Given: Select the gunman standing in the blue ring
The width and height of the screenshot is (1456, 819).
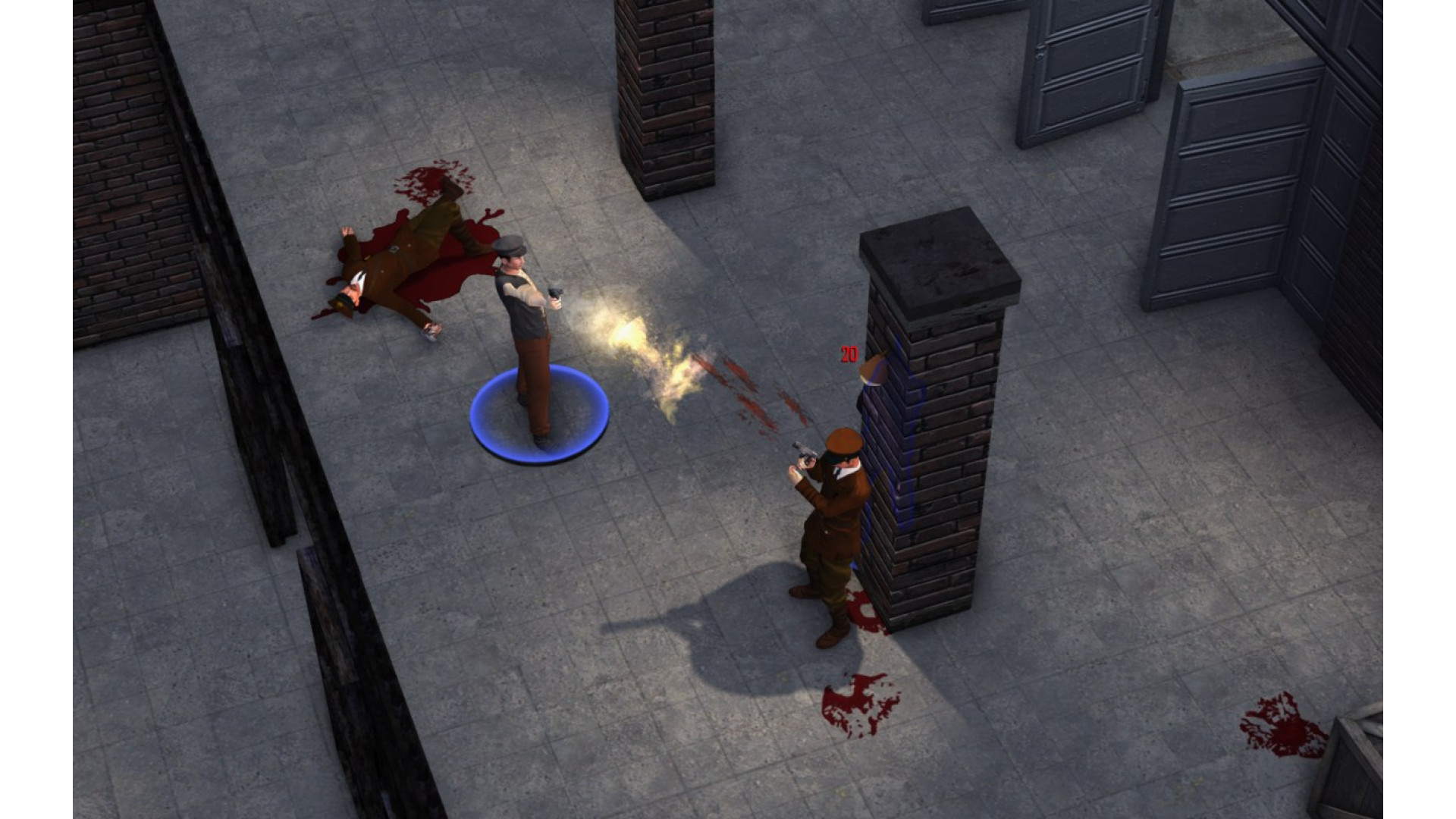Looking at the screenshot, I should 527,334.
